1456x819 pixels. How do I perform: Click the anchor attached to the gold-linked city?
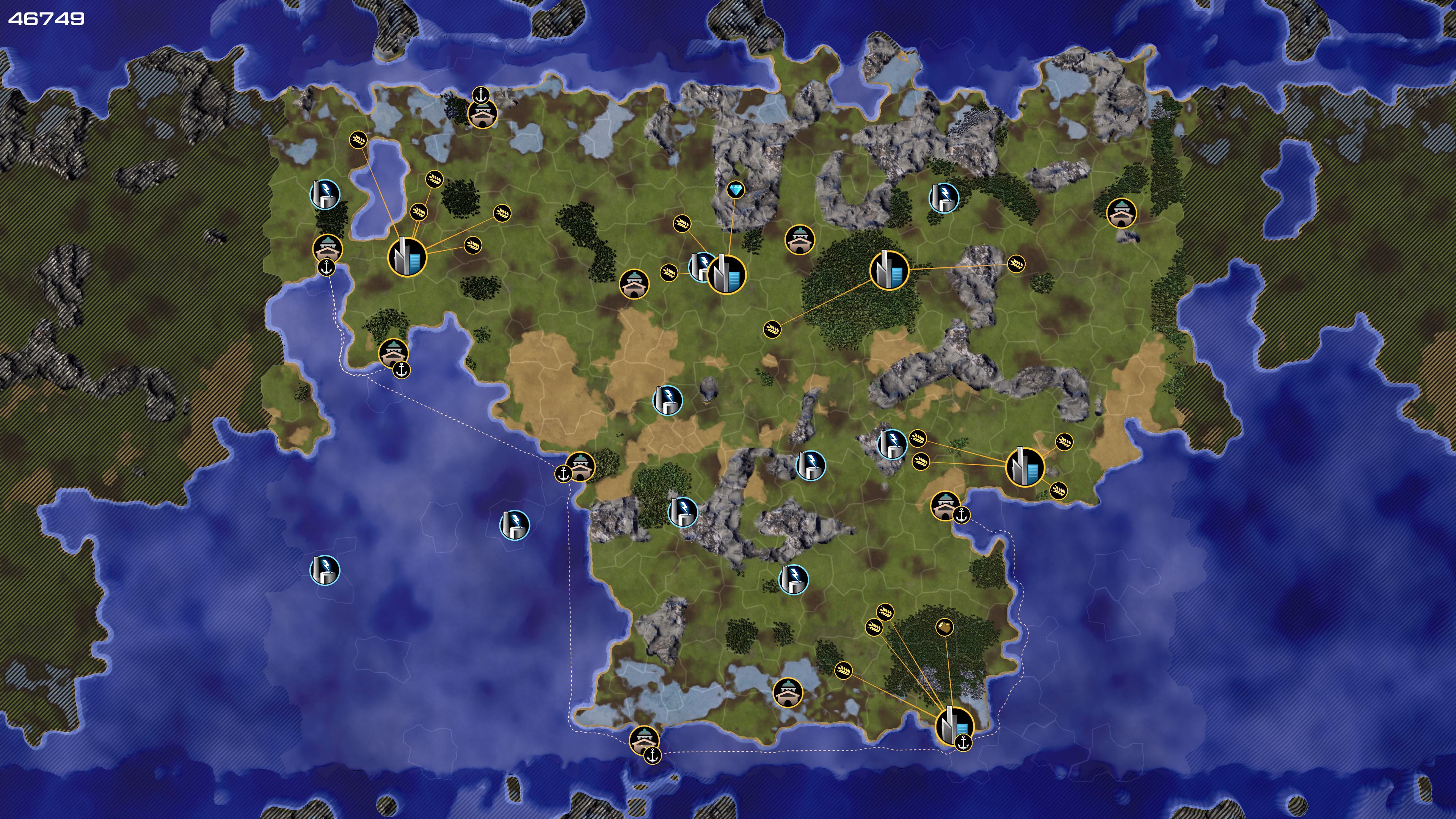click(963, 743)
